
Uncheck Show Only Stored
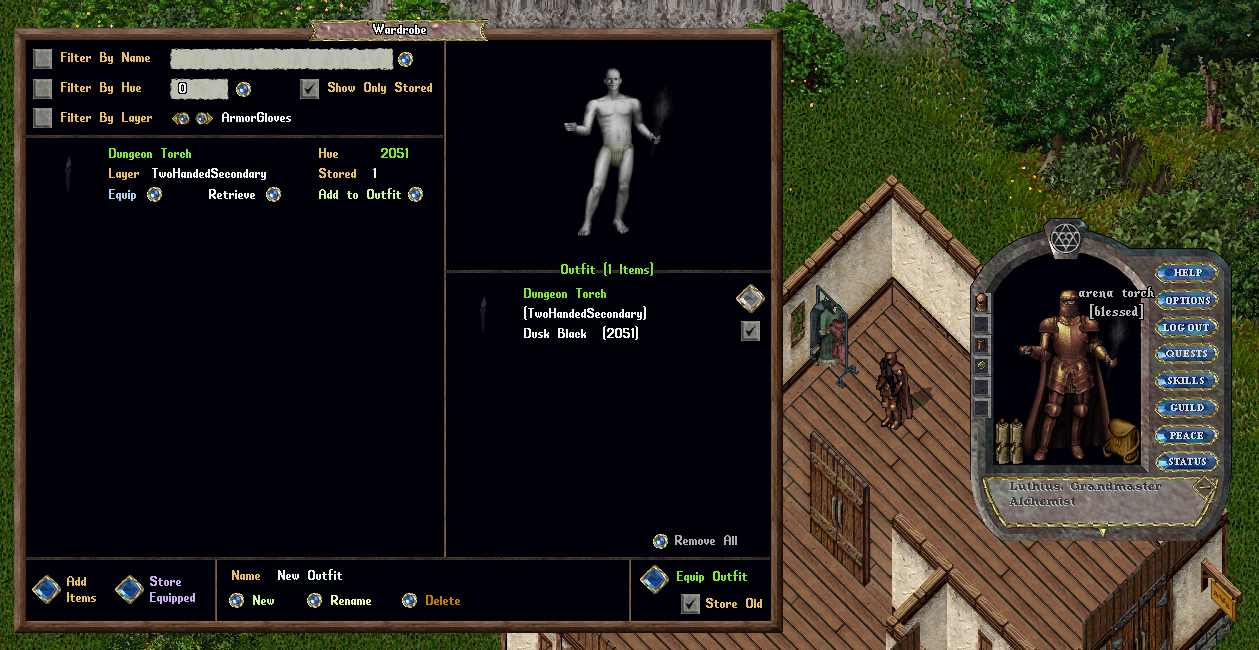click(310, 88)
